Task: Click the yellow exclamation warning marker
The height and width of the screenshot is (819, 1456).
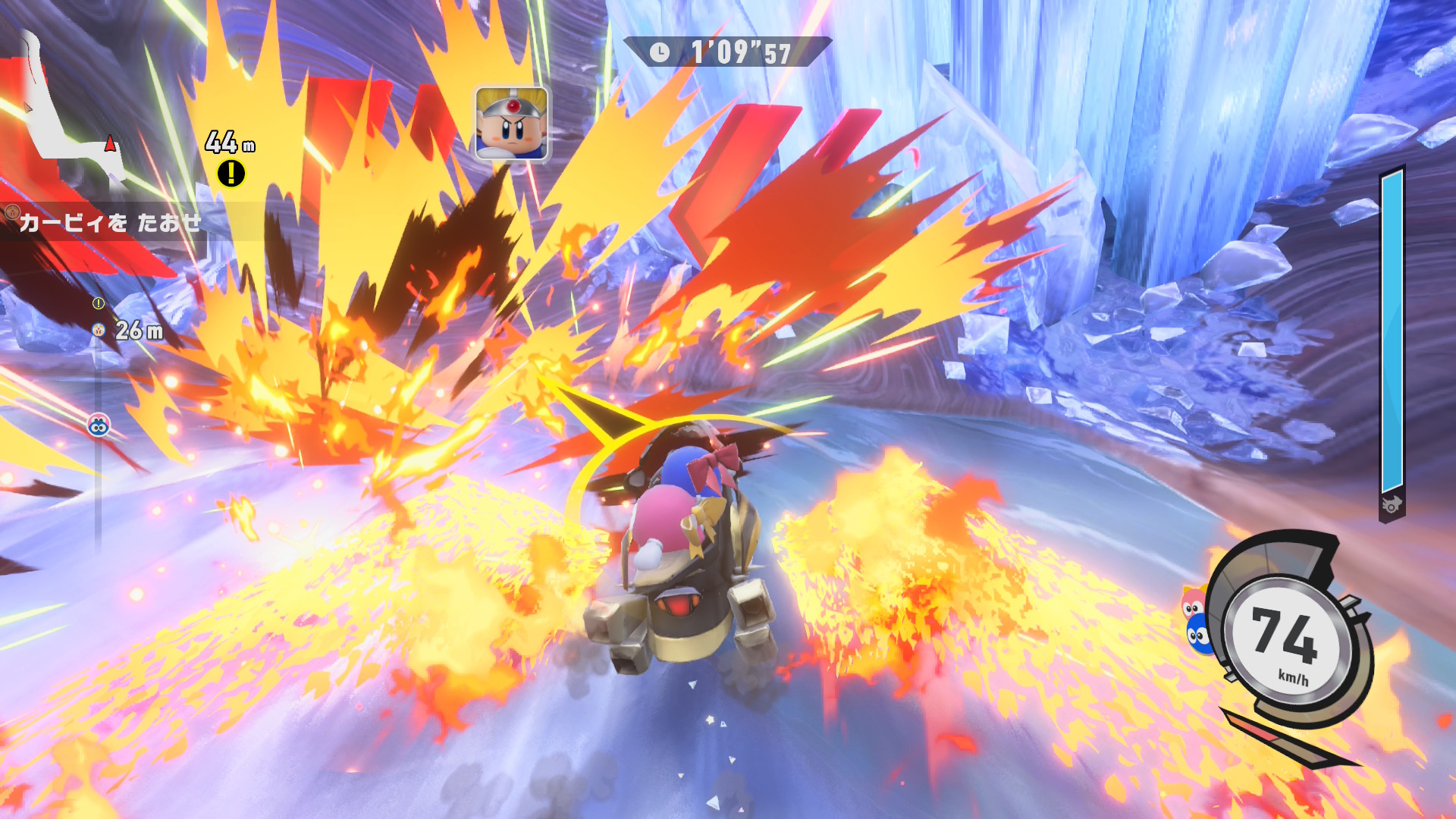Action: pyautogui.click(x=231, y=174)
